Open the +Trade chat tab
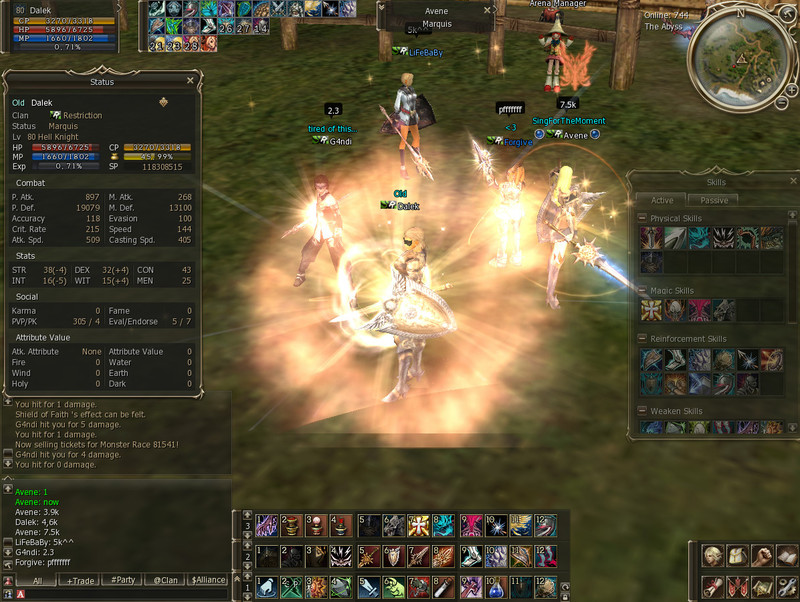 tap(79, 580)
